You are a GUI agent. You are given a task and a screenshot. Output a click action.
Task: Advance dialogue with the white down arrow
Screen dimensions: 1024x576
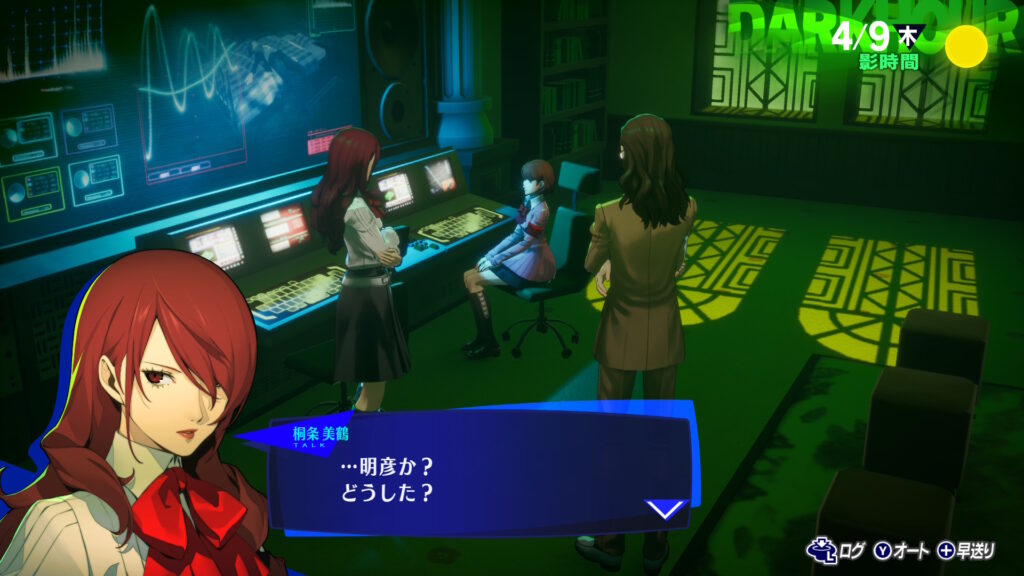point(665,510)
